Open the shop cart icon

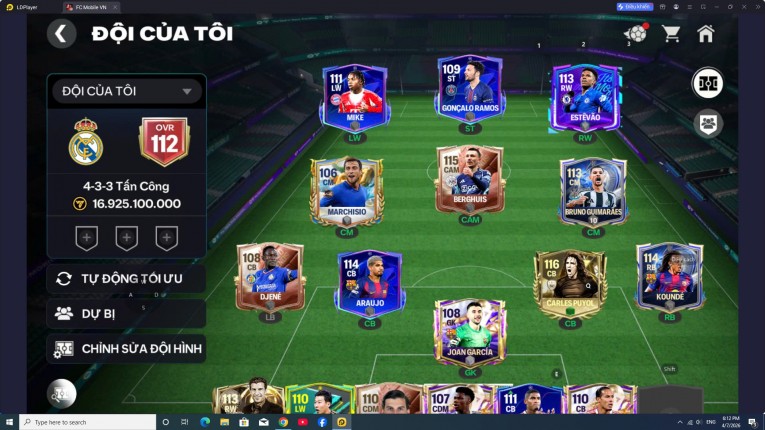point(671,34)
